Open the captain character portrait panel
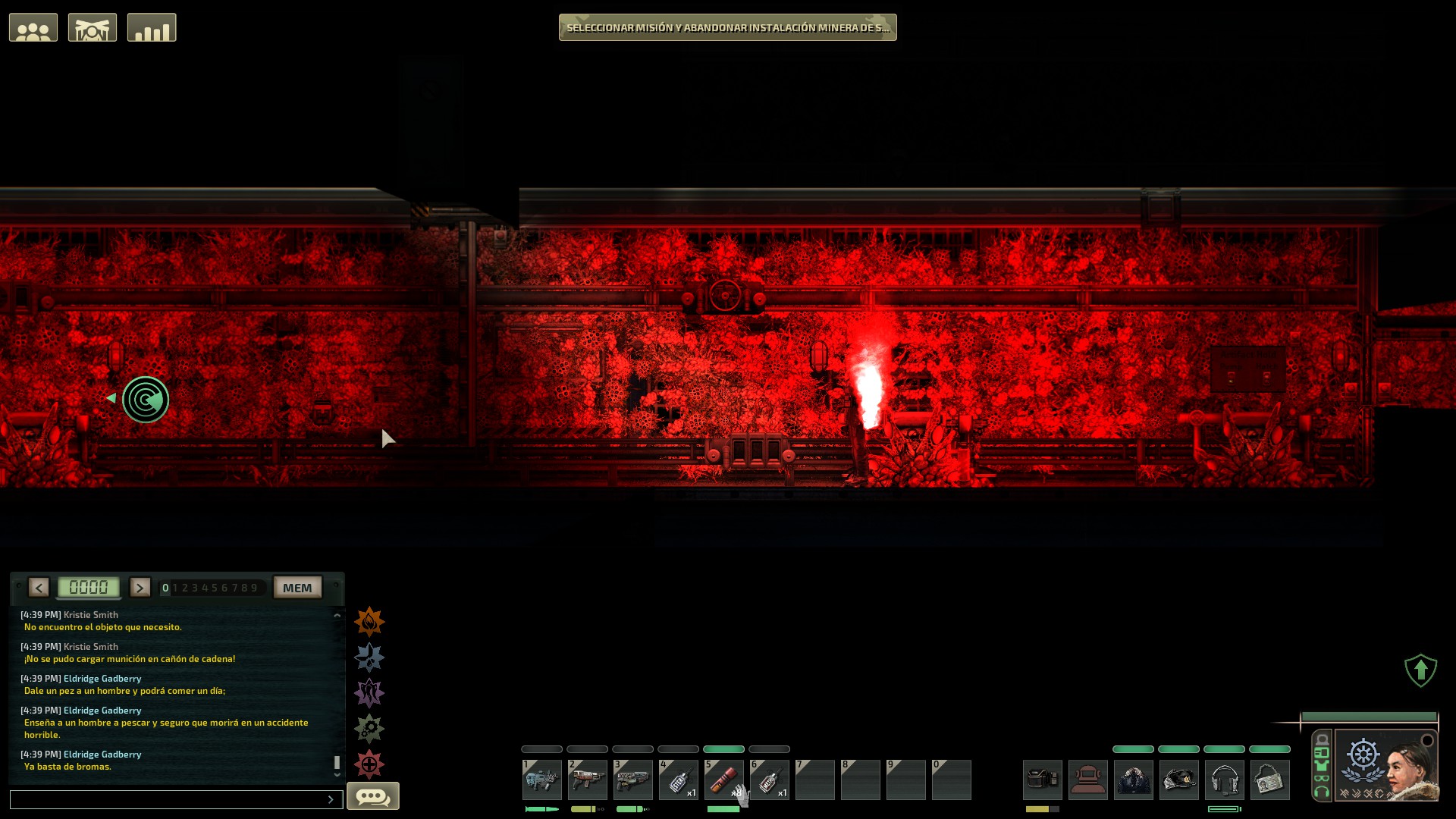 click(1386, 766)
